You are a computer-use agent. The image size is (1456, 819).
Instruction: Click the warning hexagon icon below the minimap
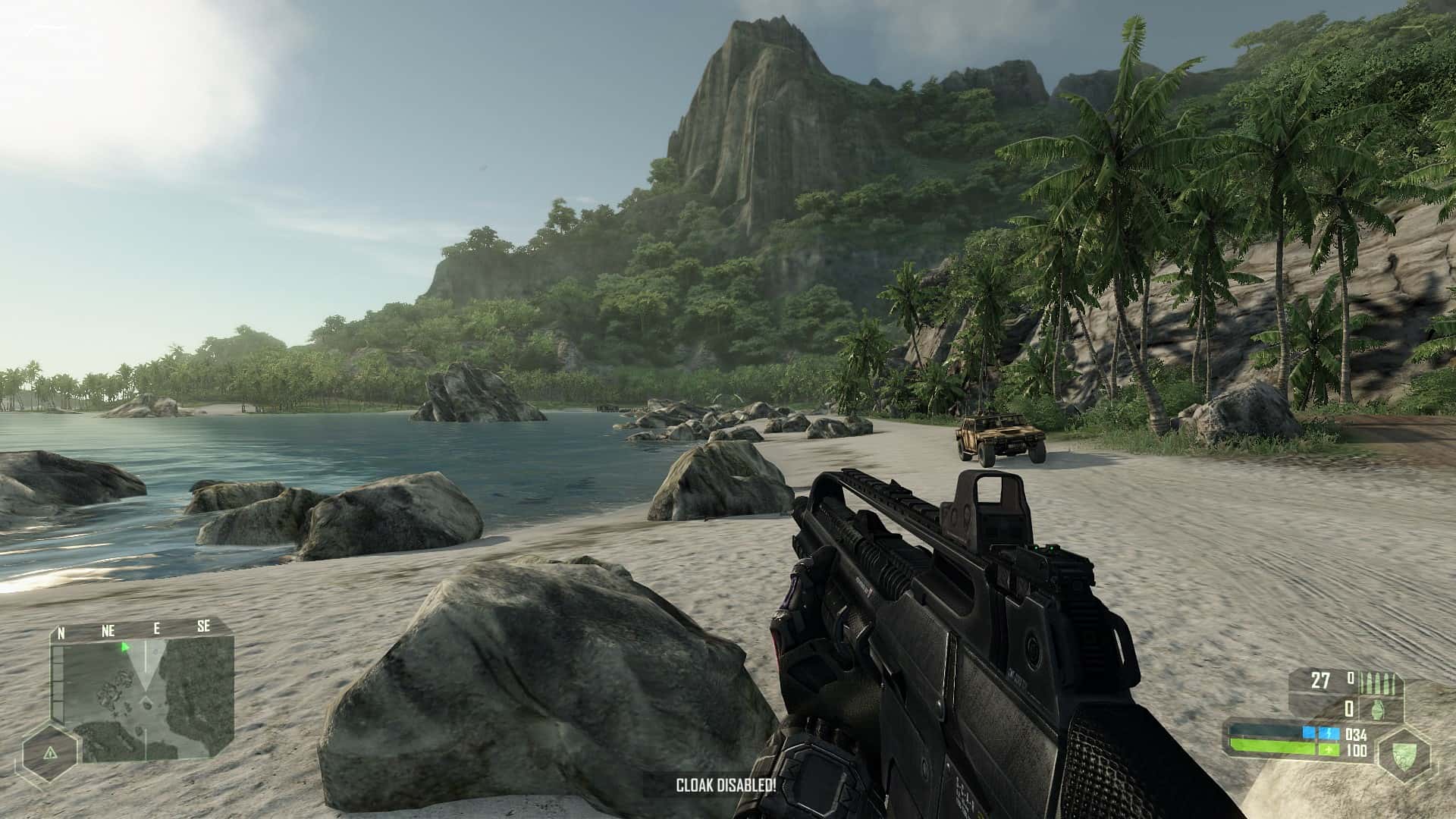pyautogui.click(x=51, y=752)
